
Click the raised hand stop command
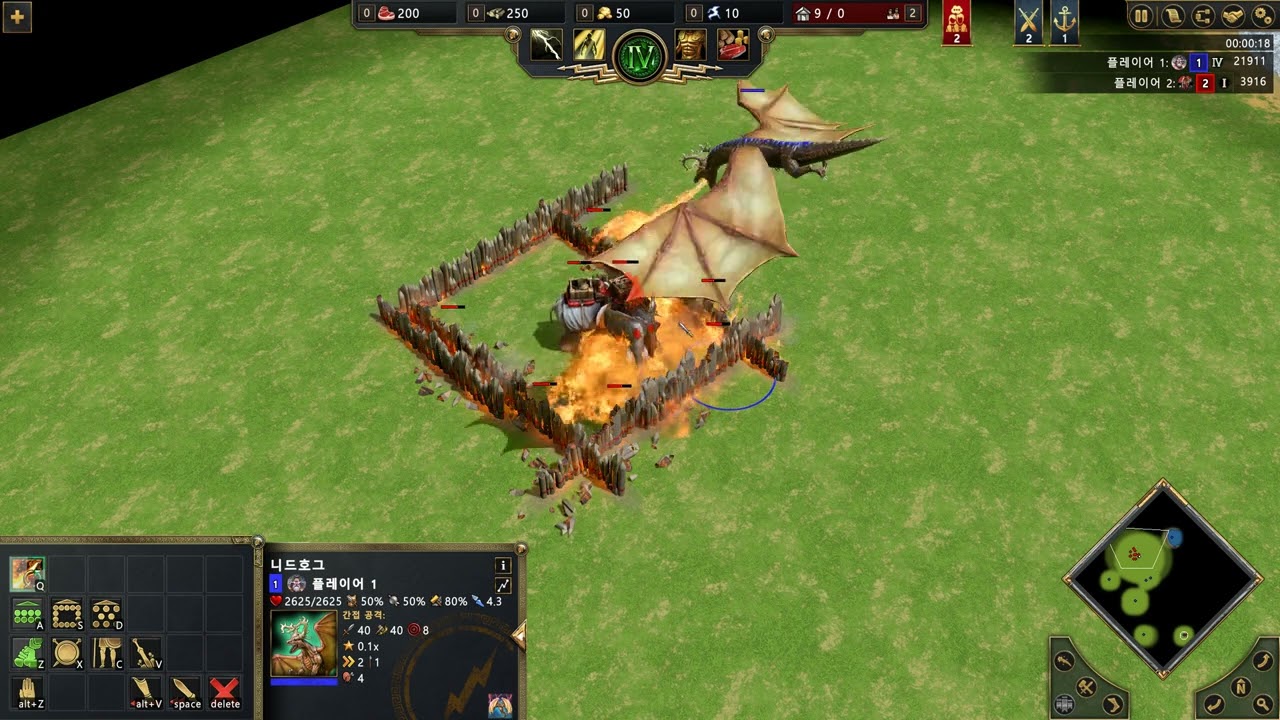(x=27, y=691)
